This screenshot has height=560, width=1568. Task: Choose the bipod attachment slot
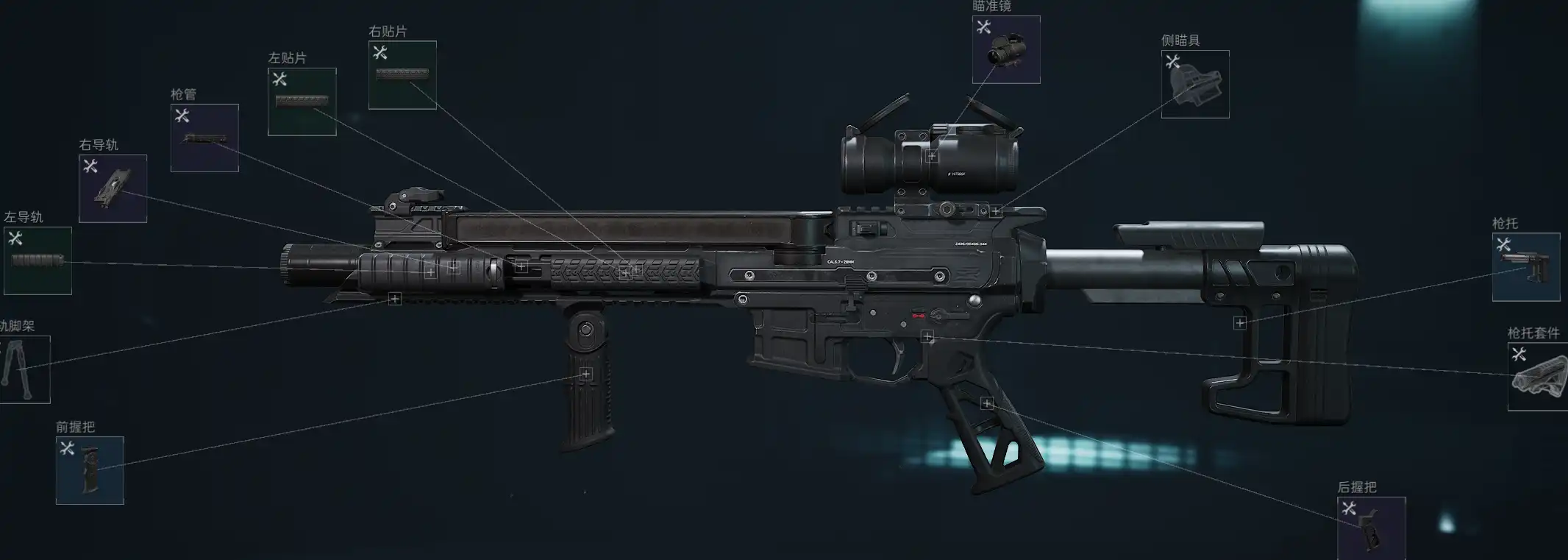(24, 369)
